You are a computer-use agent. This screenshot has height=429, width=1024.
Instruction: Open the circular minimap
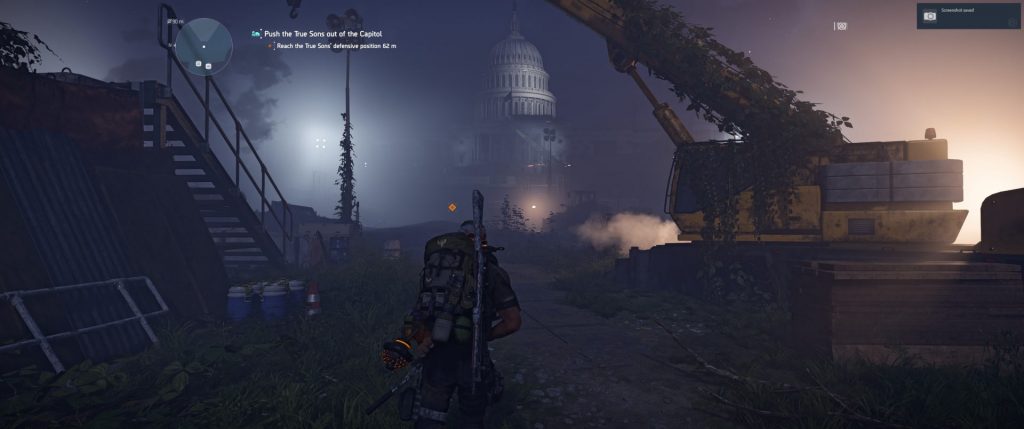(x=204, y=47)
